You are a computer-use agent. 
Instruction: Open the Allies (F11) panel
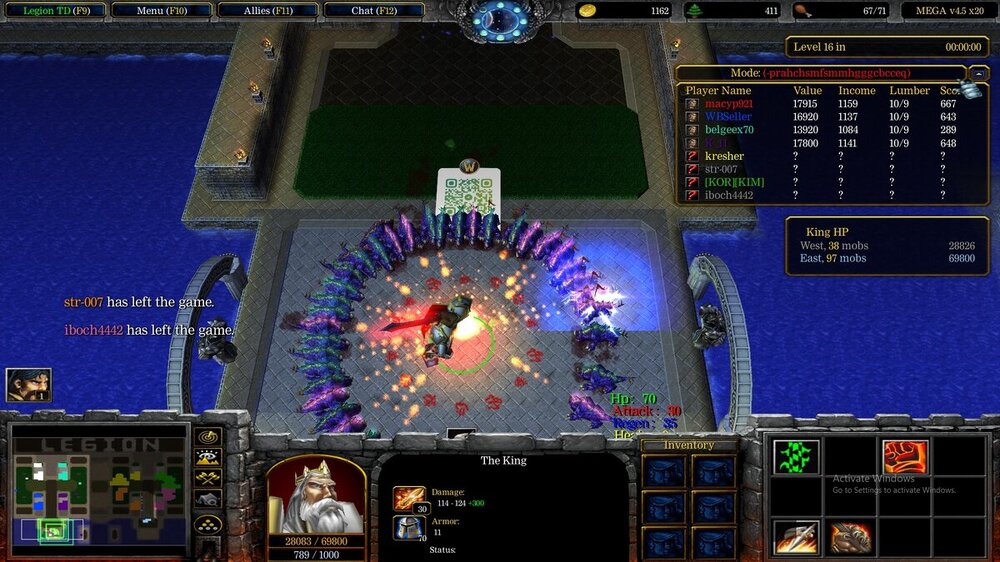click(x=269, y=11)
